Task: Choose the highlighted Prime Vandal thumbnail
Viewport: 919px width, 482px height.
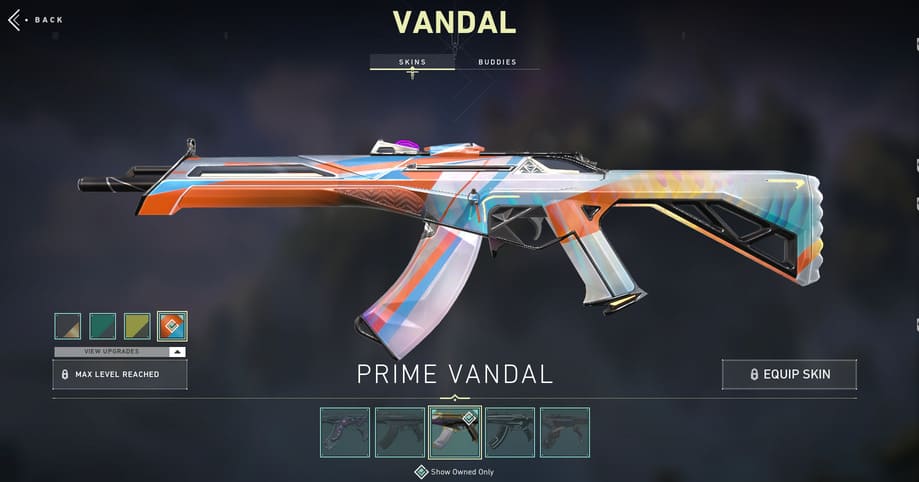Action: [x=455, y=432]
